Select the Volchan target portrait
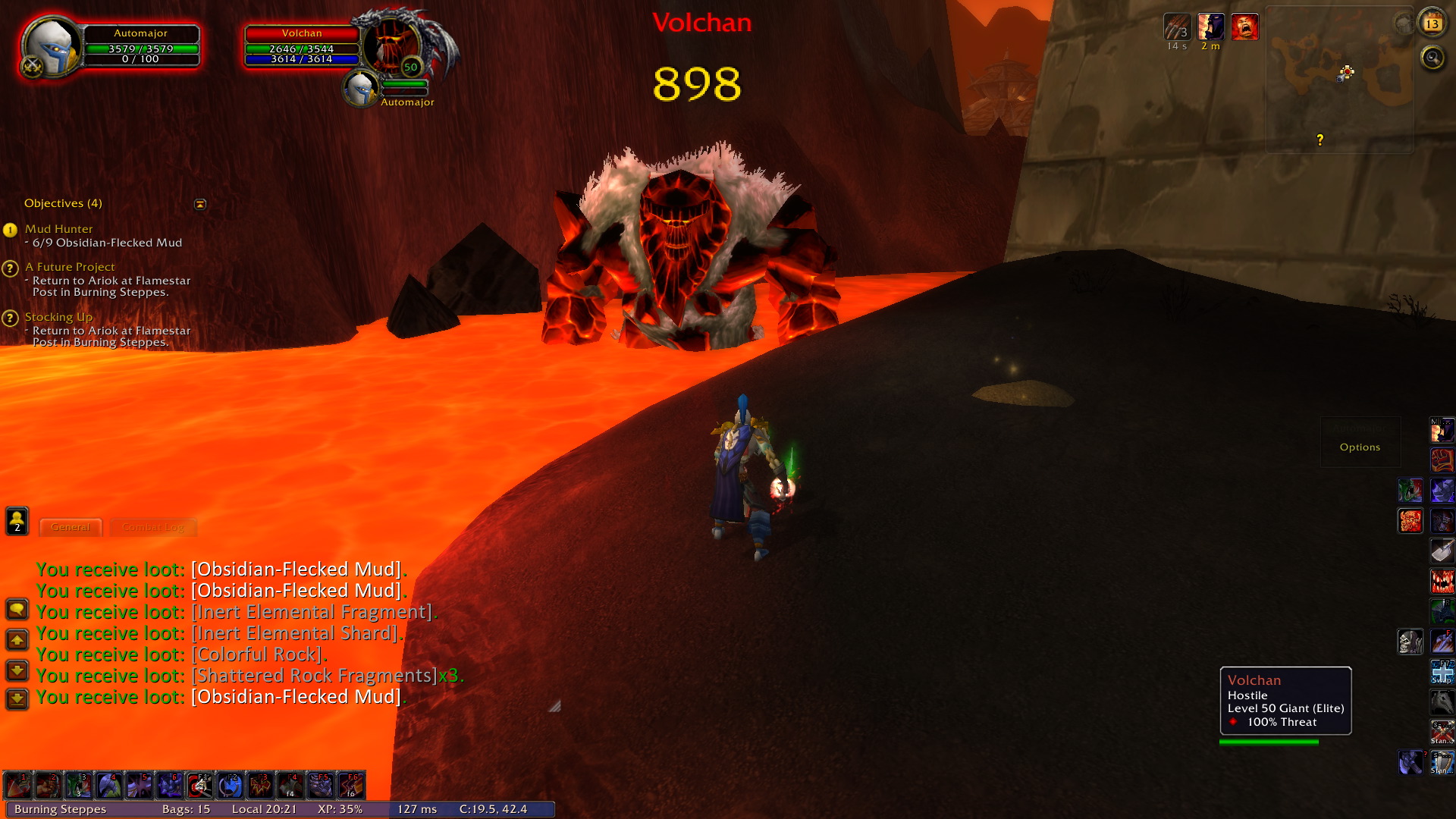Image resolution: width=1456 pixels, height=819 pixels. [x=392, y=43]
